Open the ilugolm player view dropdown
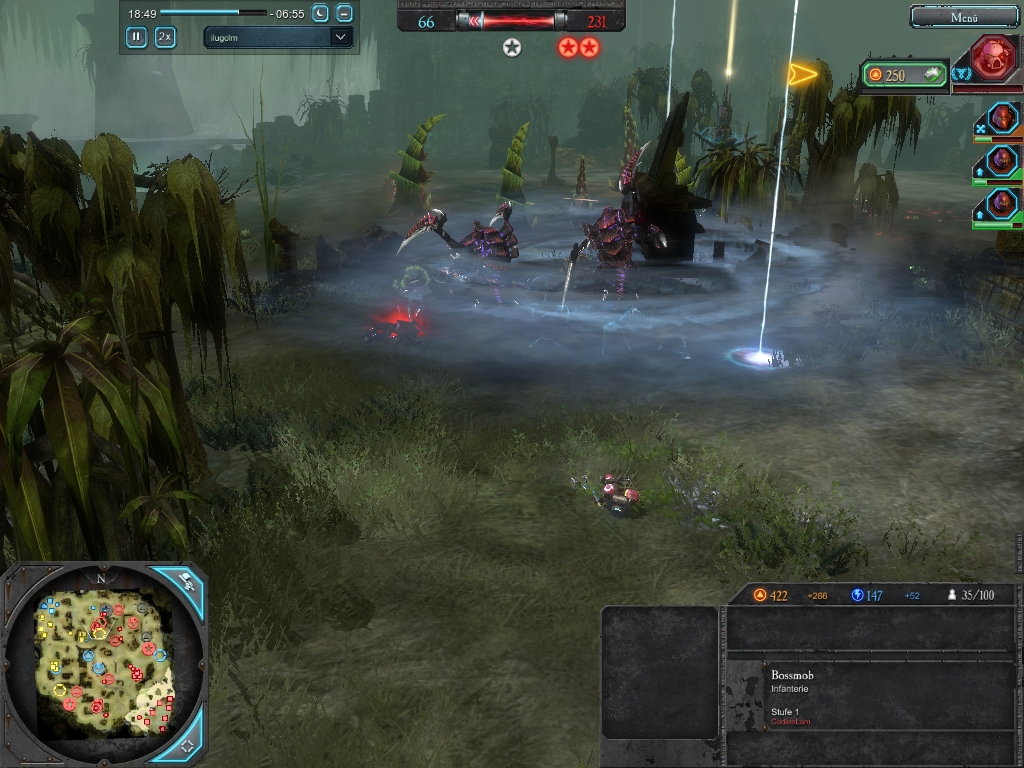The width and height of the screenshot is (1024, 768). pyautogui.click(x=277, y=37)
